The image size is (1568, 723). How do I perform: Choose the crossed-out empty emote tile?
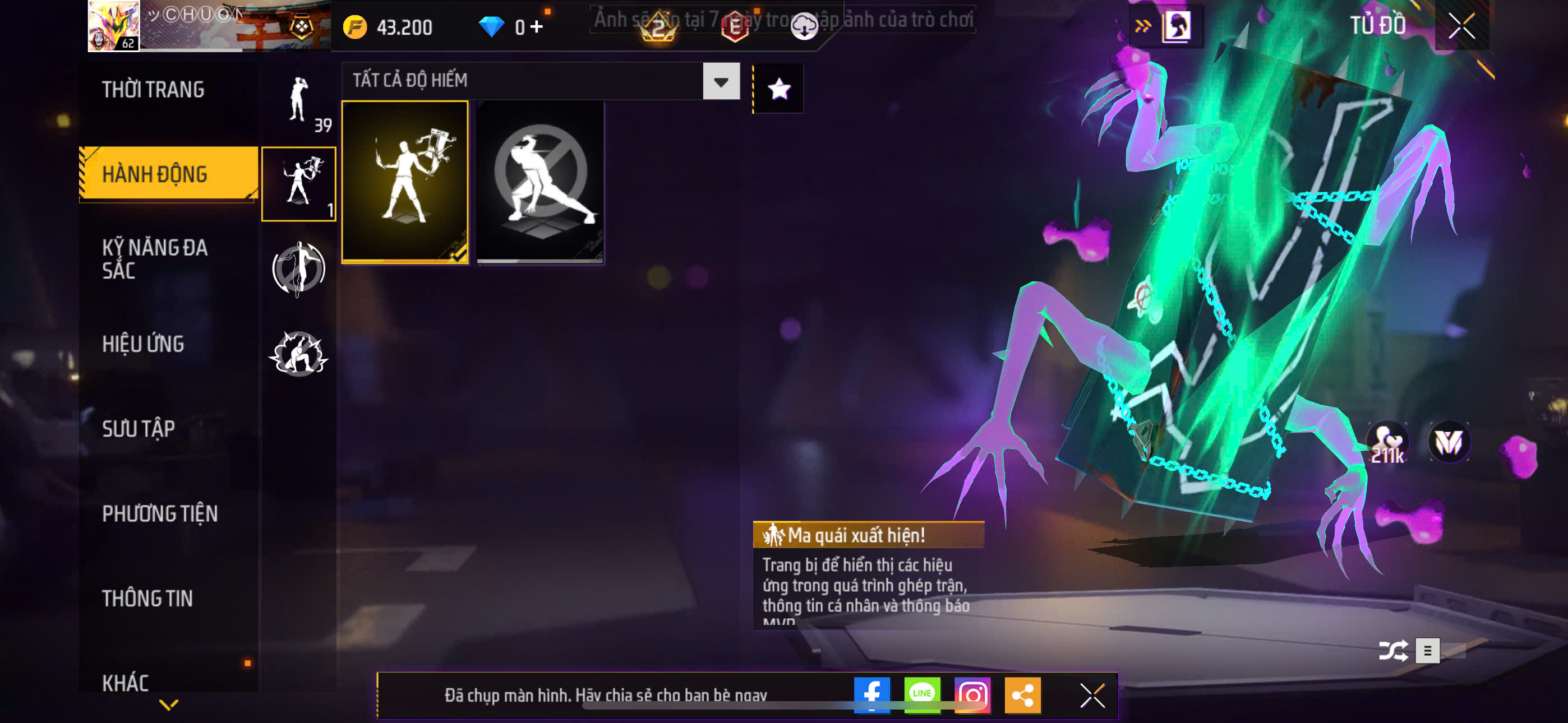coord(540,182)
